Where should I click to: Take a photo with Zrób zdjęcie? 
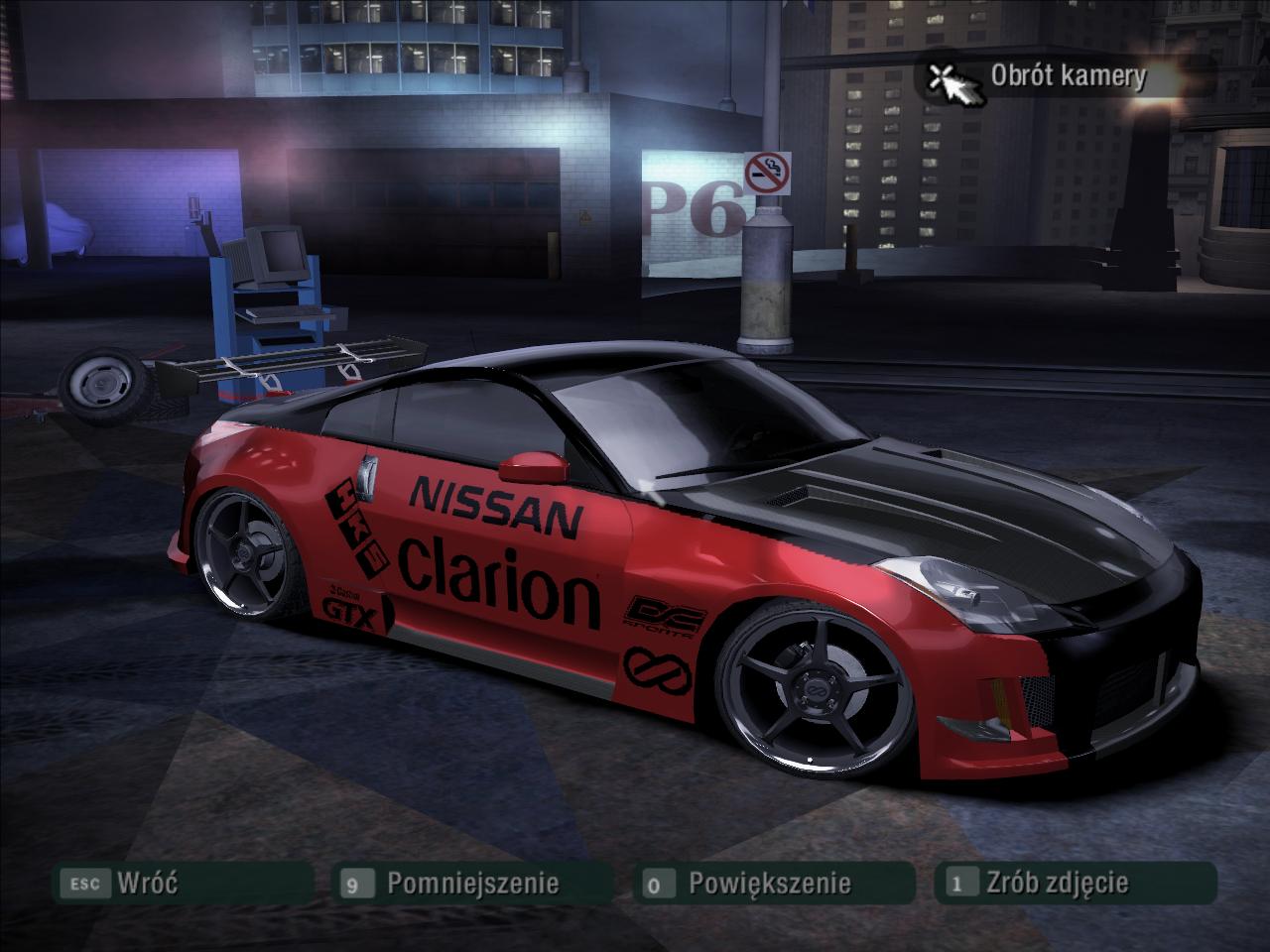(1057, 883)
